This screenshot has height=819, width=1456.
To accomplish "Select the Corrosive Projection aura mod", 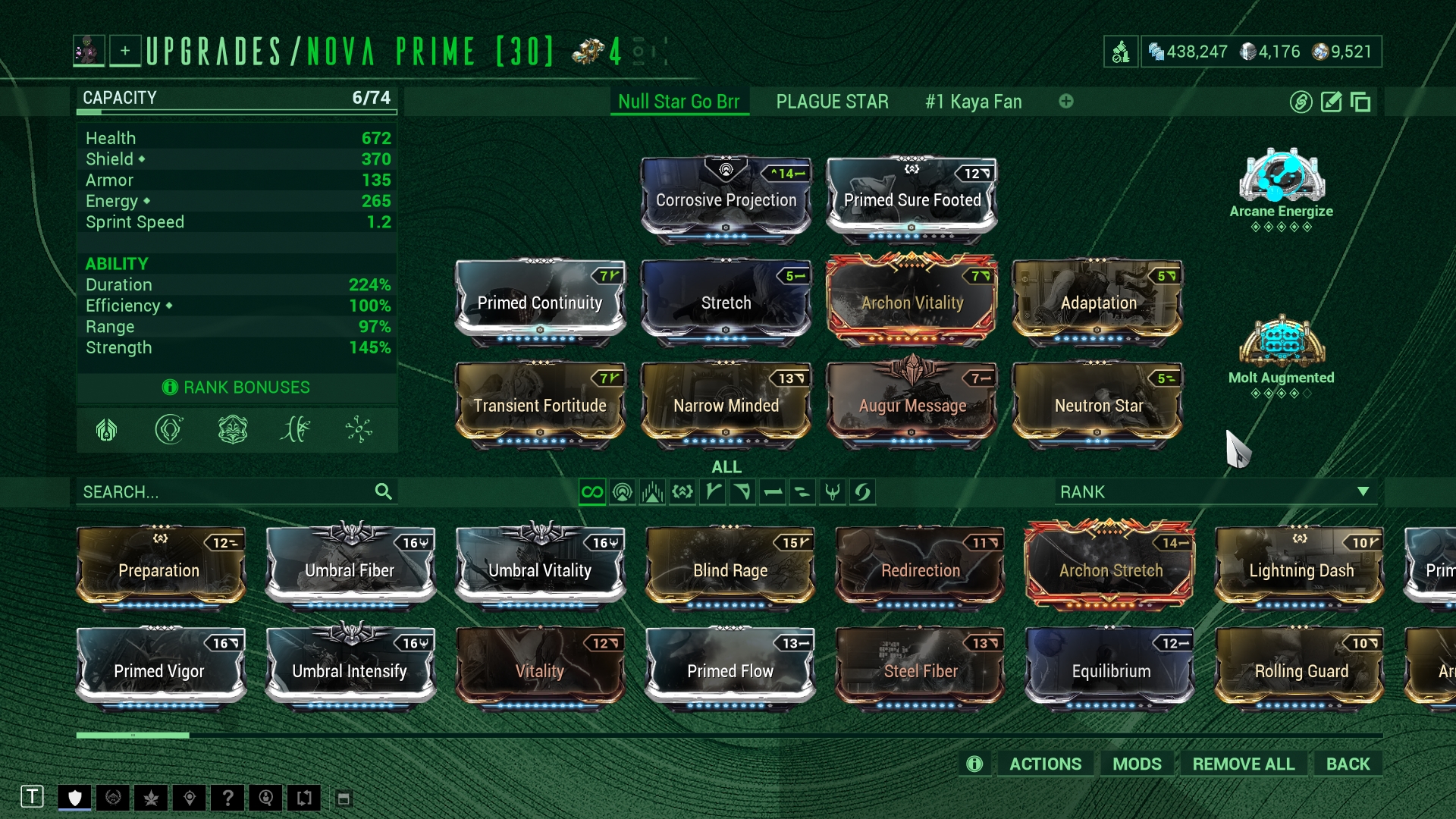I will 726,200.
